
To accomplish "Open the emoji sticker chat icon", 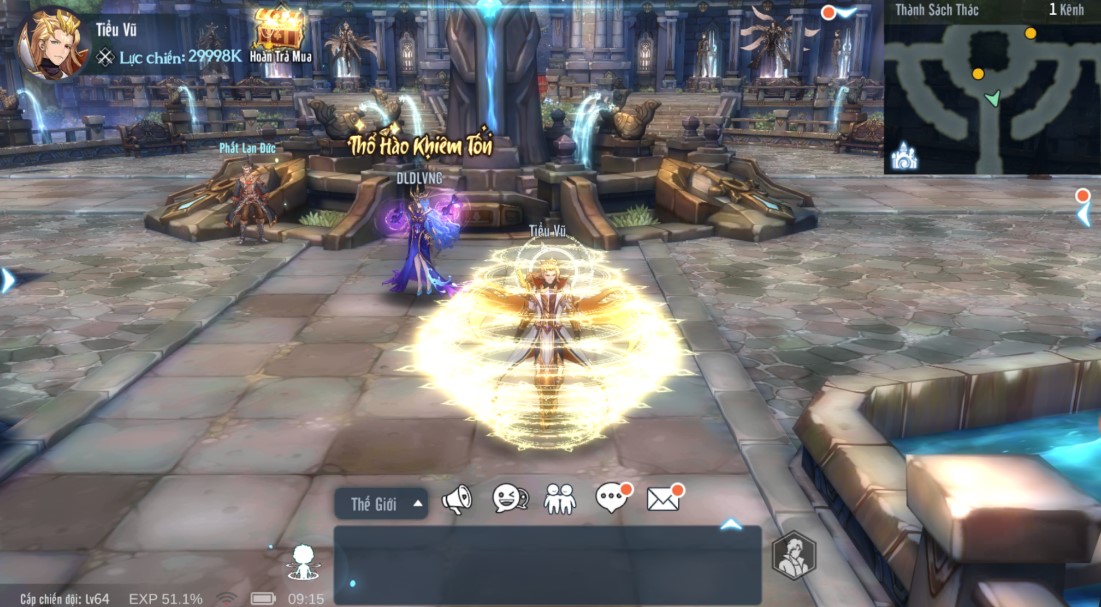I will pyautogui.click(x=509, y=498).
